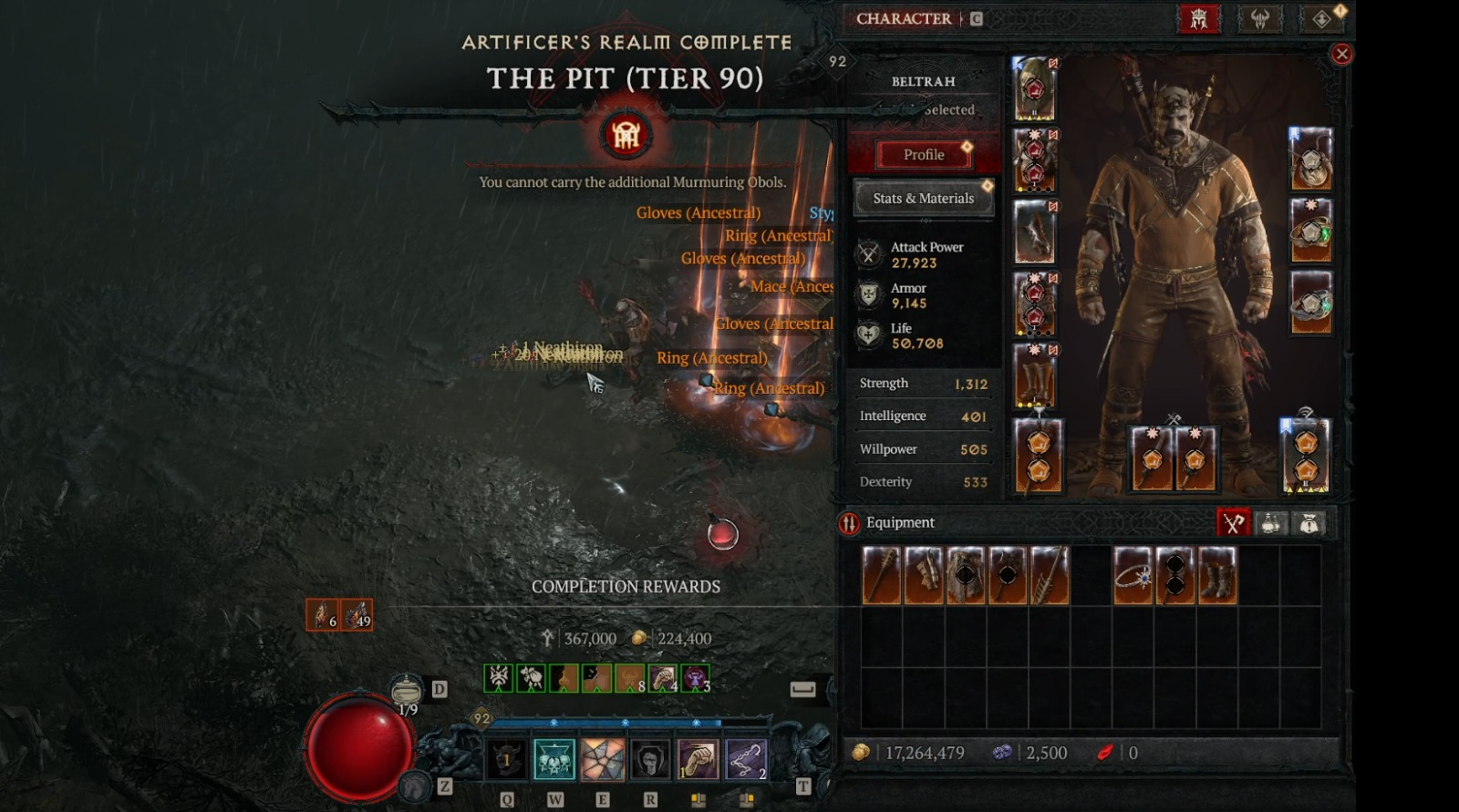
Task: Close the Character panel
Action: [1341, 54]
